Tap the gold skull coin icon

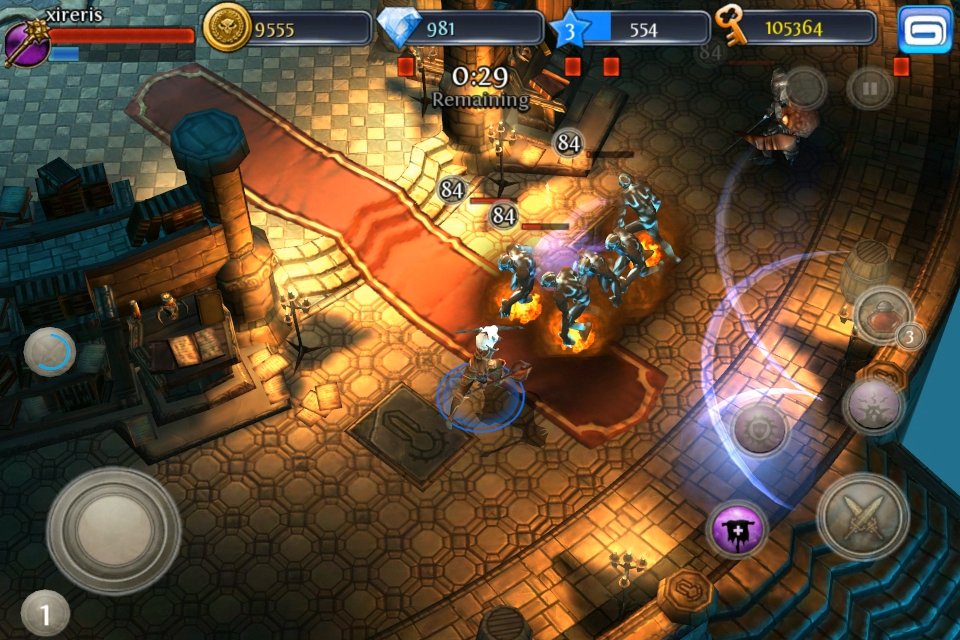(227, 28)
